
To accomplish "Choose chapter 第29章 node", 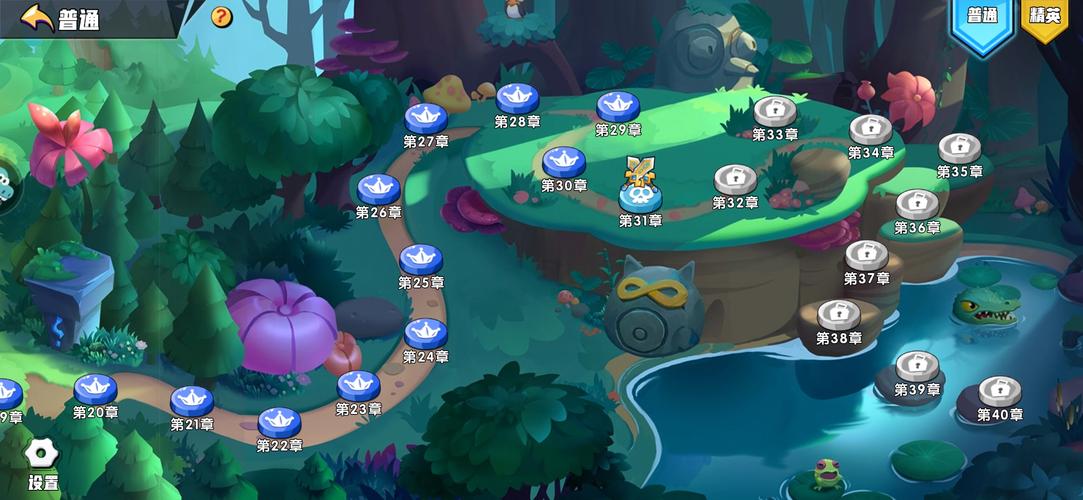I will 618,105.
